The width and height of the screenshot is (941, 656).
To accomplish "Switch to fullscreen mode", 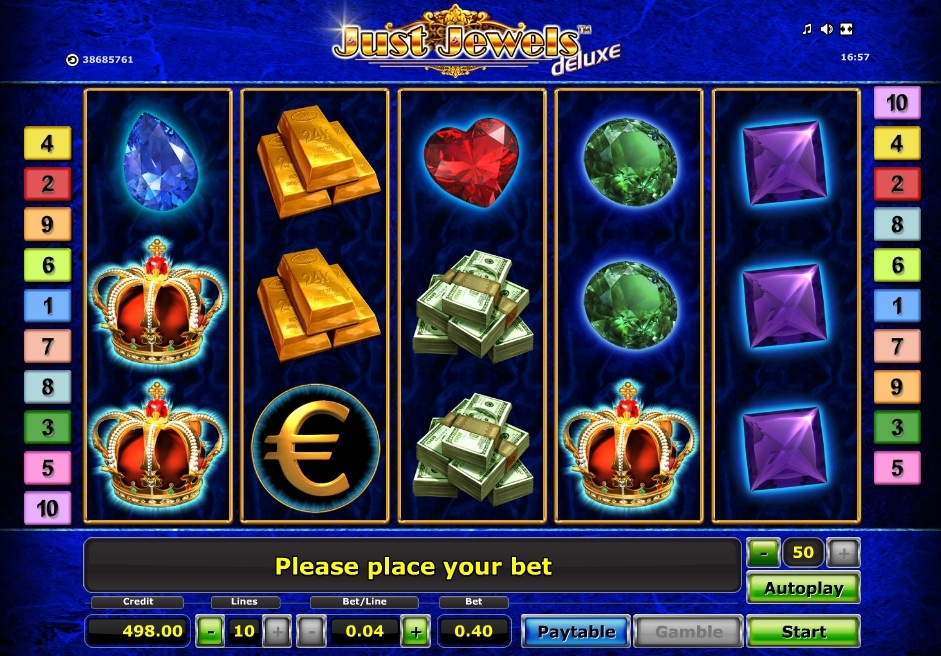I will click(x=846, y=29).
